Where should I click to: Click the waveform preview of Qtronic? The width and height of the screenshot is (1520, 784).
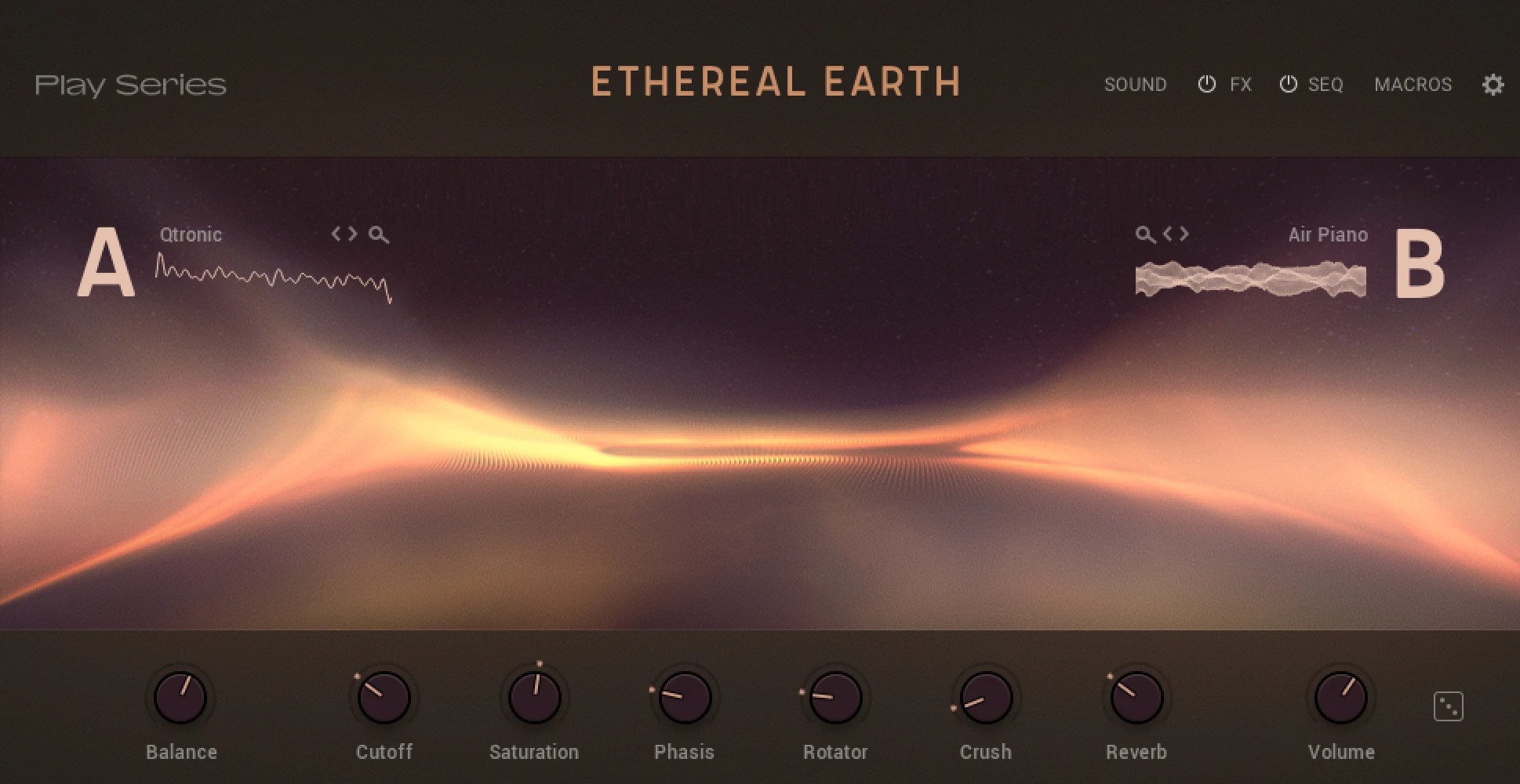(x=271, y=274)
